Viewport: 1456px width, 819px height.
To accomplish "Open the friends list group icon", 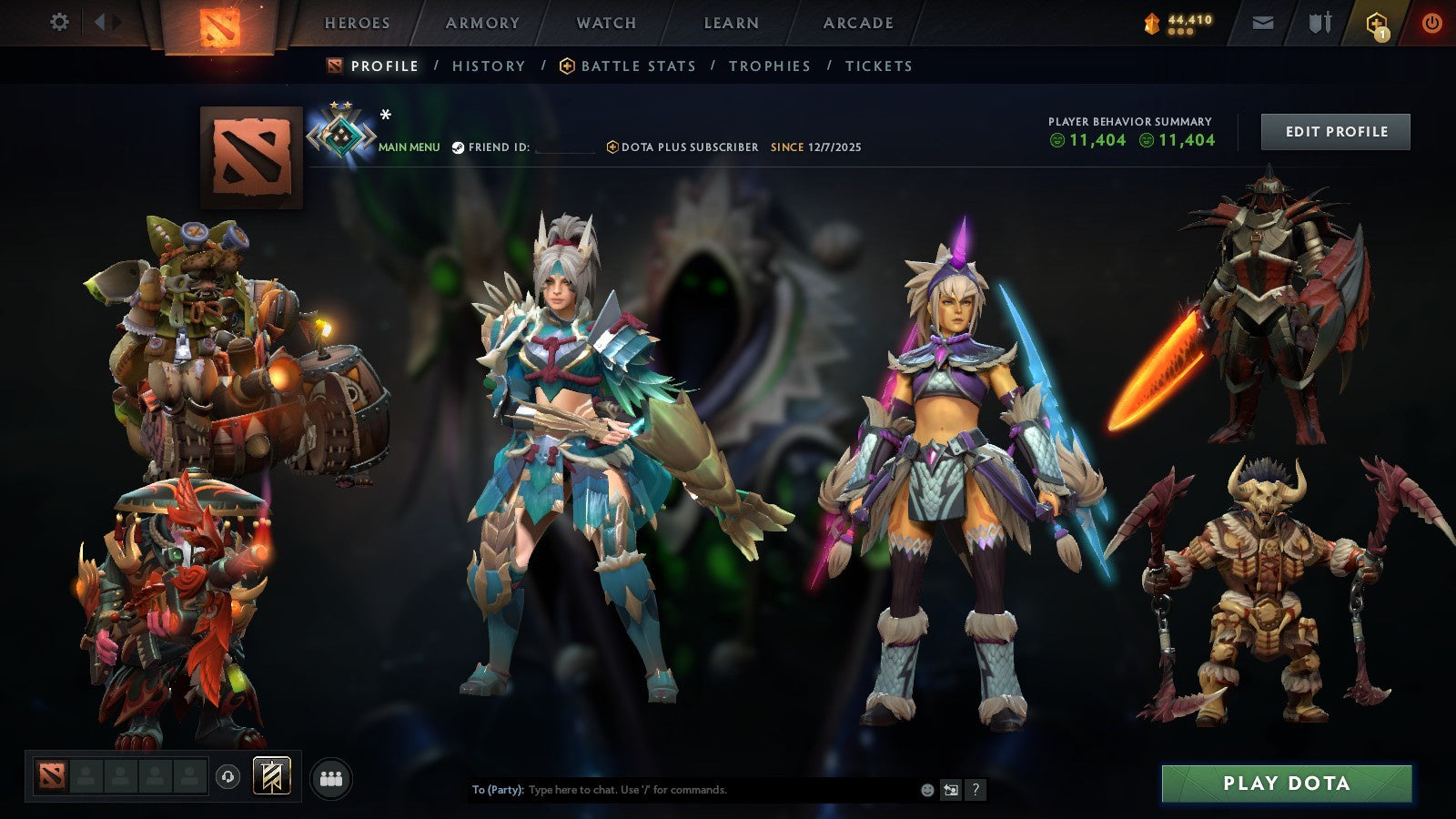I will click(x=332, y=775).
